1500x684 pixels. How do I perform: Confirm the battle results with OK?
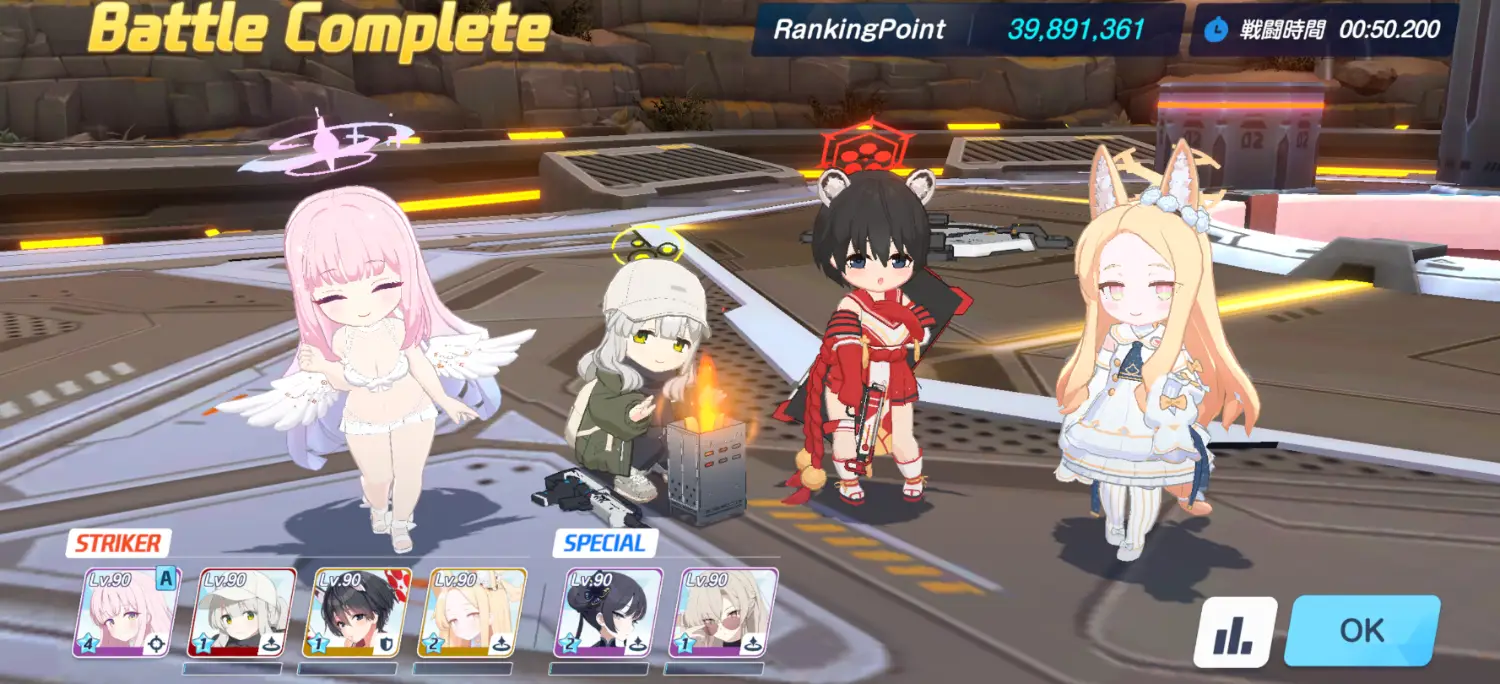click(1362, 630)
